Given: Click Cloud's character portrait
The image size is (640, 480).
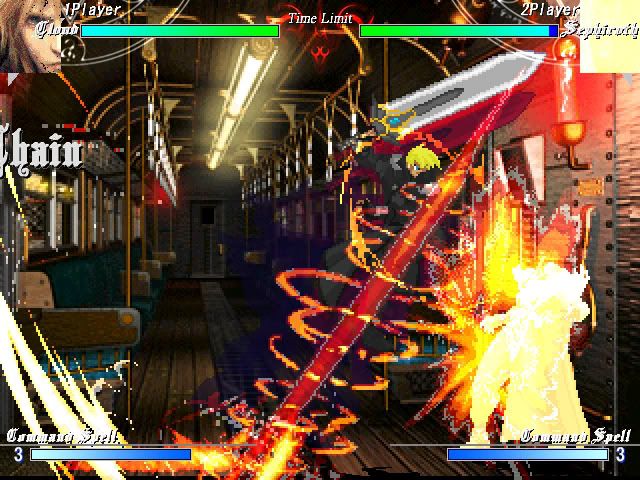Looking at the screenshot, I should tap(28, 36).
